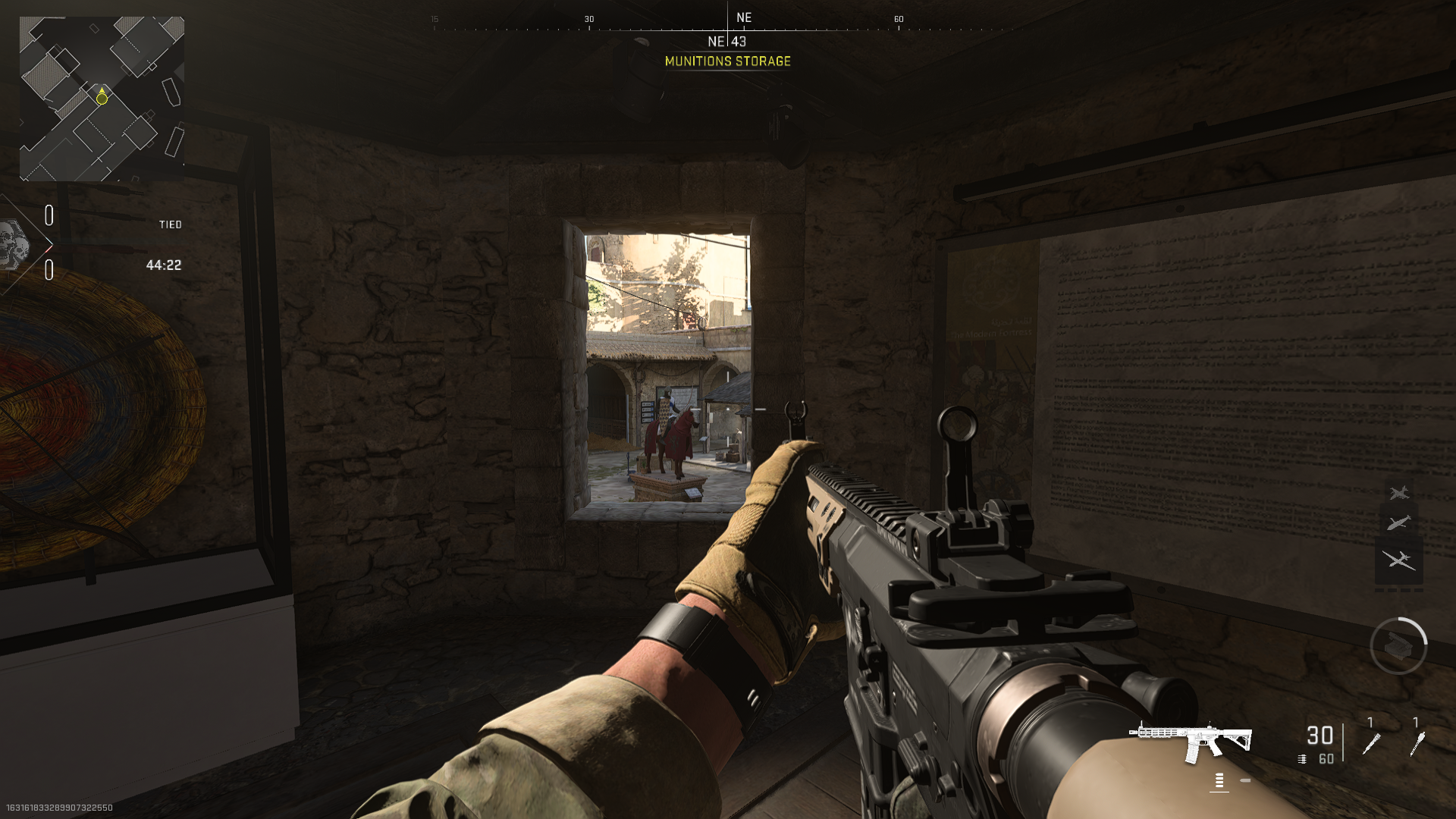
Task: Select the team score showing zero
Action: coord(50,213)
